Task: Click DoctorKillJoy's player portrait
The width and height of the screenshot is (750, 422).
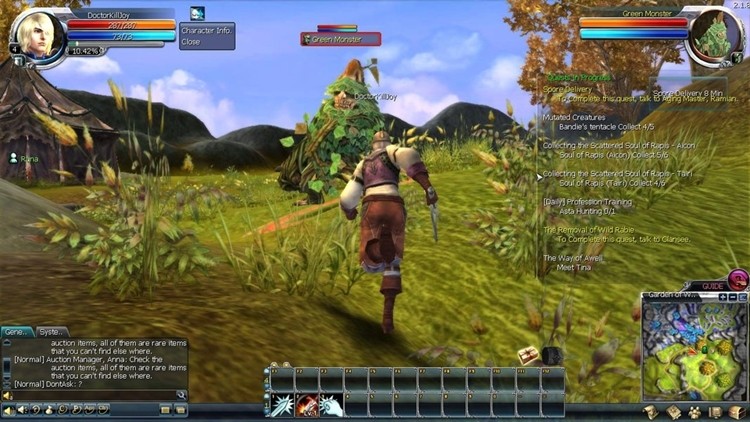Action: 37,37
